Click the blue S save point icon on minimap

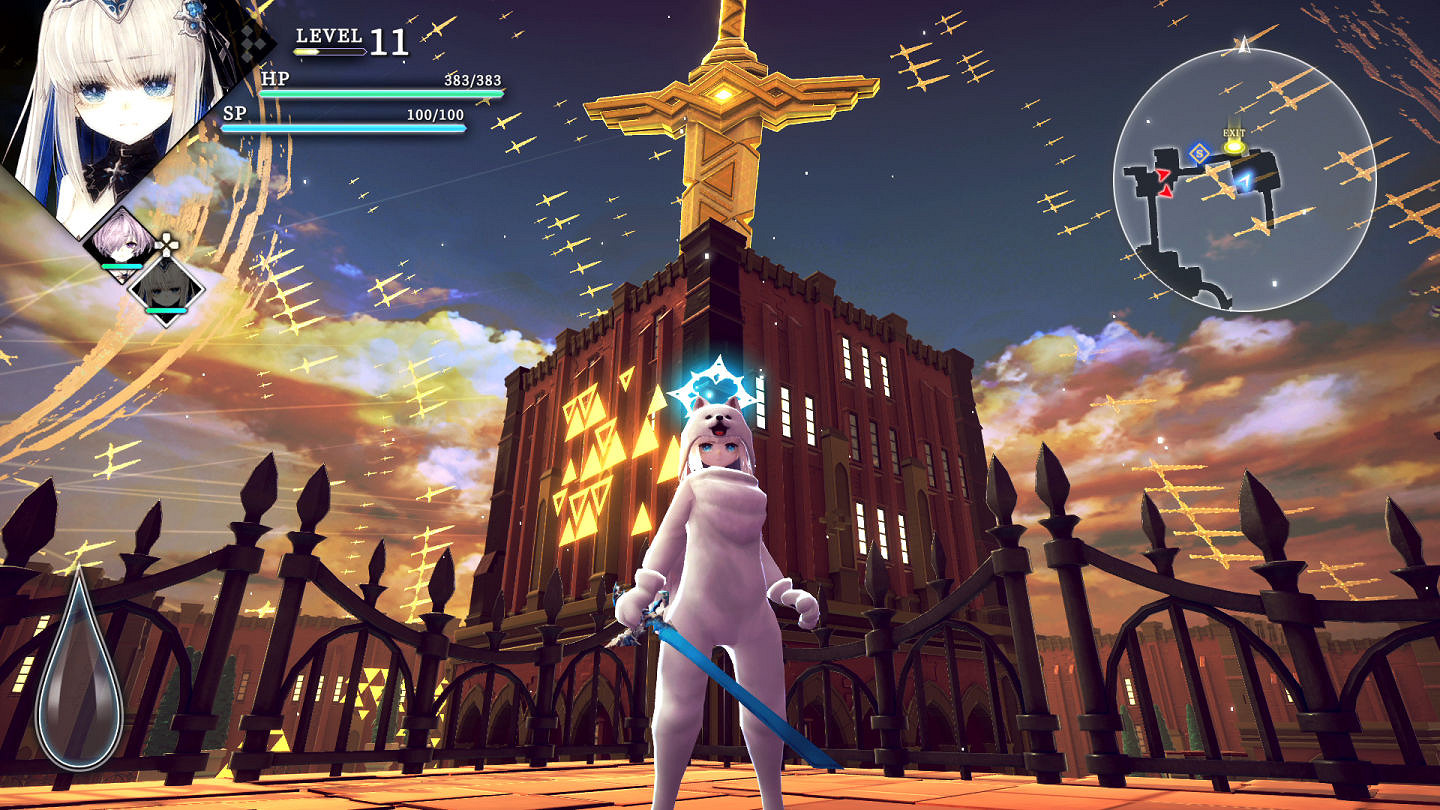coord(1199,153)
